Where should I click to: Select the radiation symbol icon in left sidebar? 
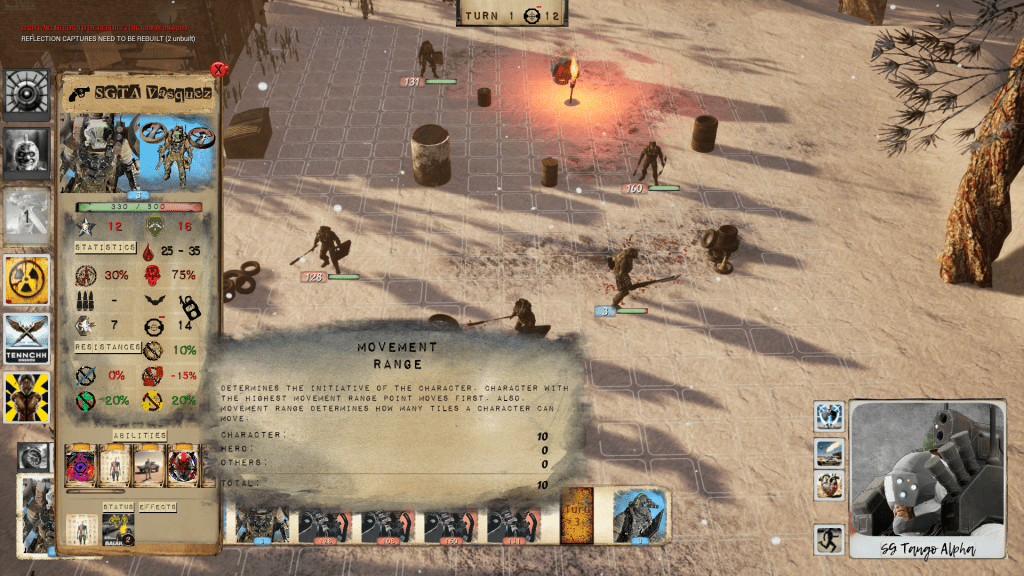tap(27, 279)
